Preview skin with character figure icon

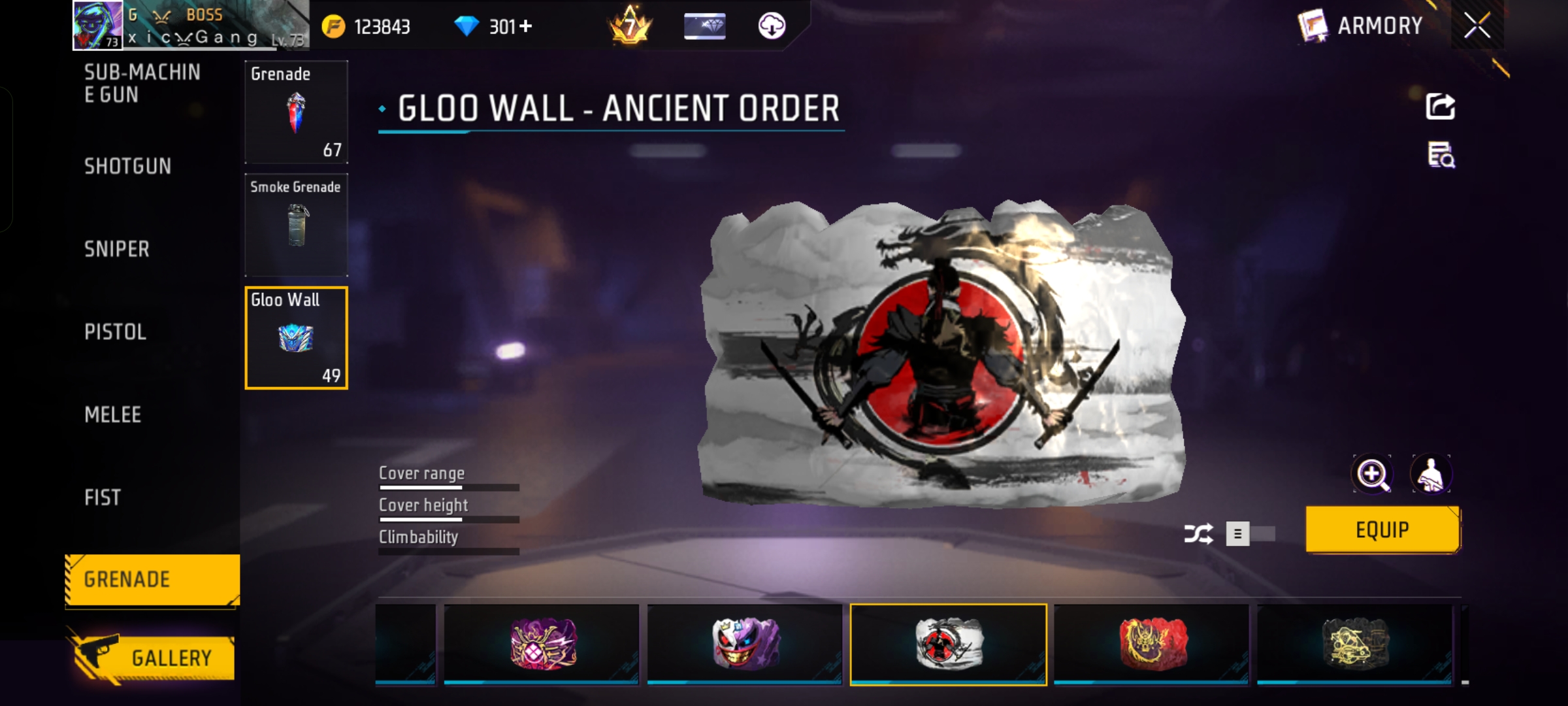pos(1431,474)
